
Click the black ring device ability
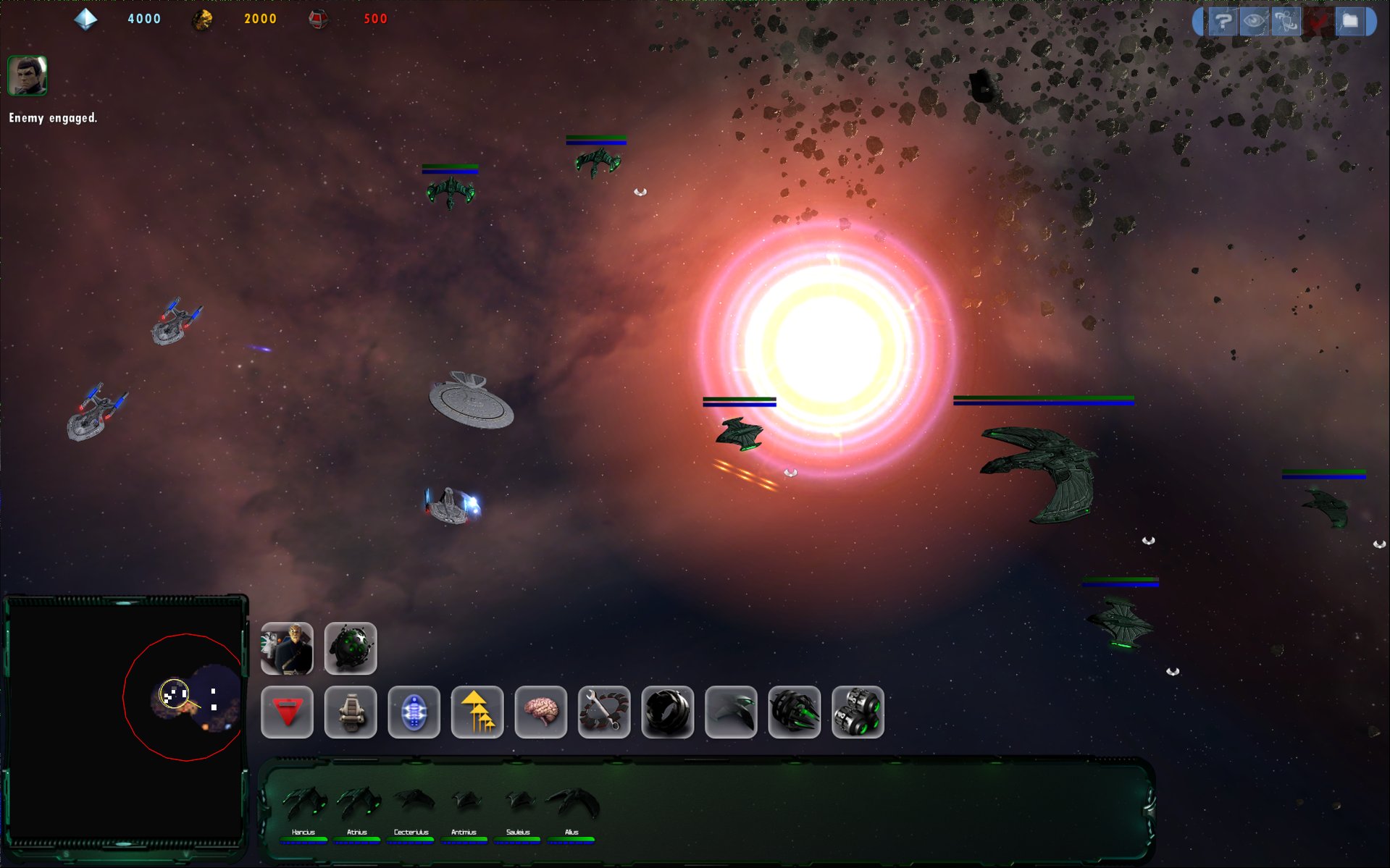click(x=667, y=712)
